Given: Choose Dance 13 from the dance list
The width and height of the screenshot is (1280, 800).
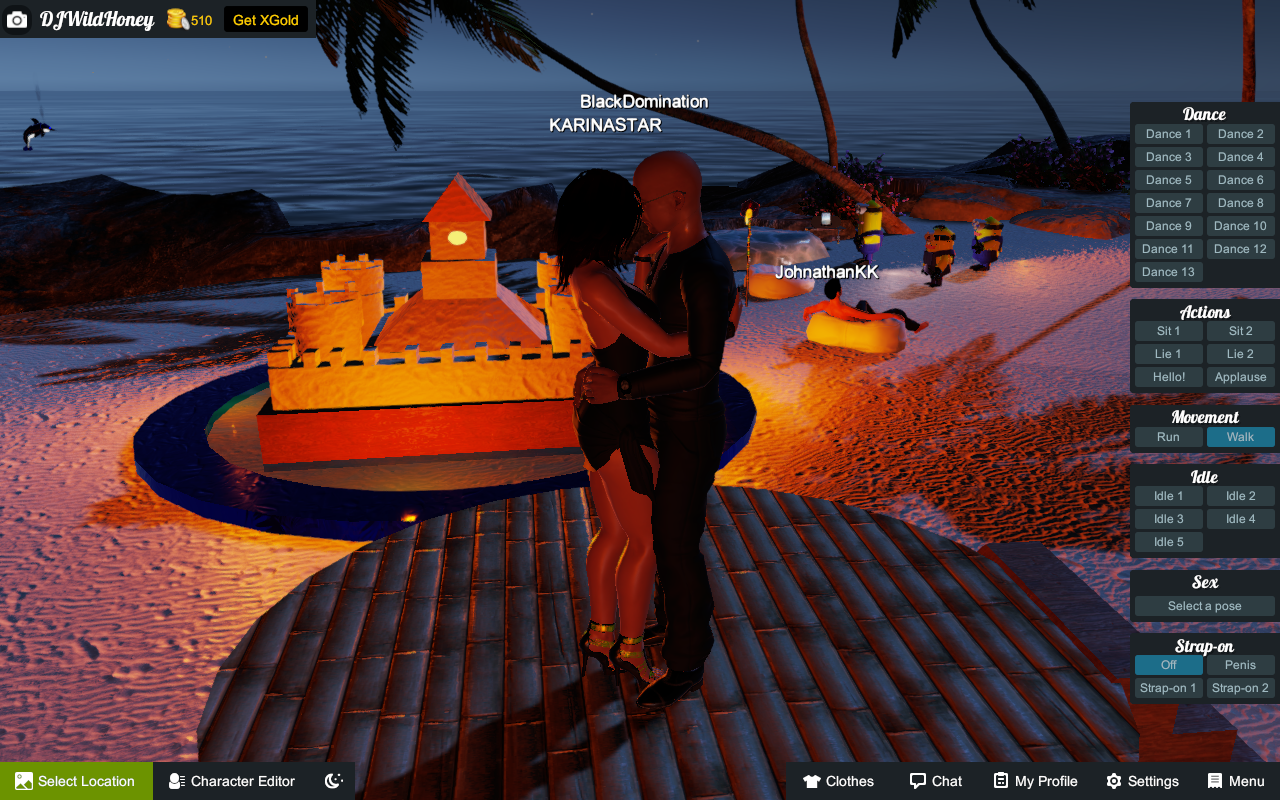Looking at the screenshot, I should [1168, 272].
